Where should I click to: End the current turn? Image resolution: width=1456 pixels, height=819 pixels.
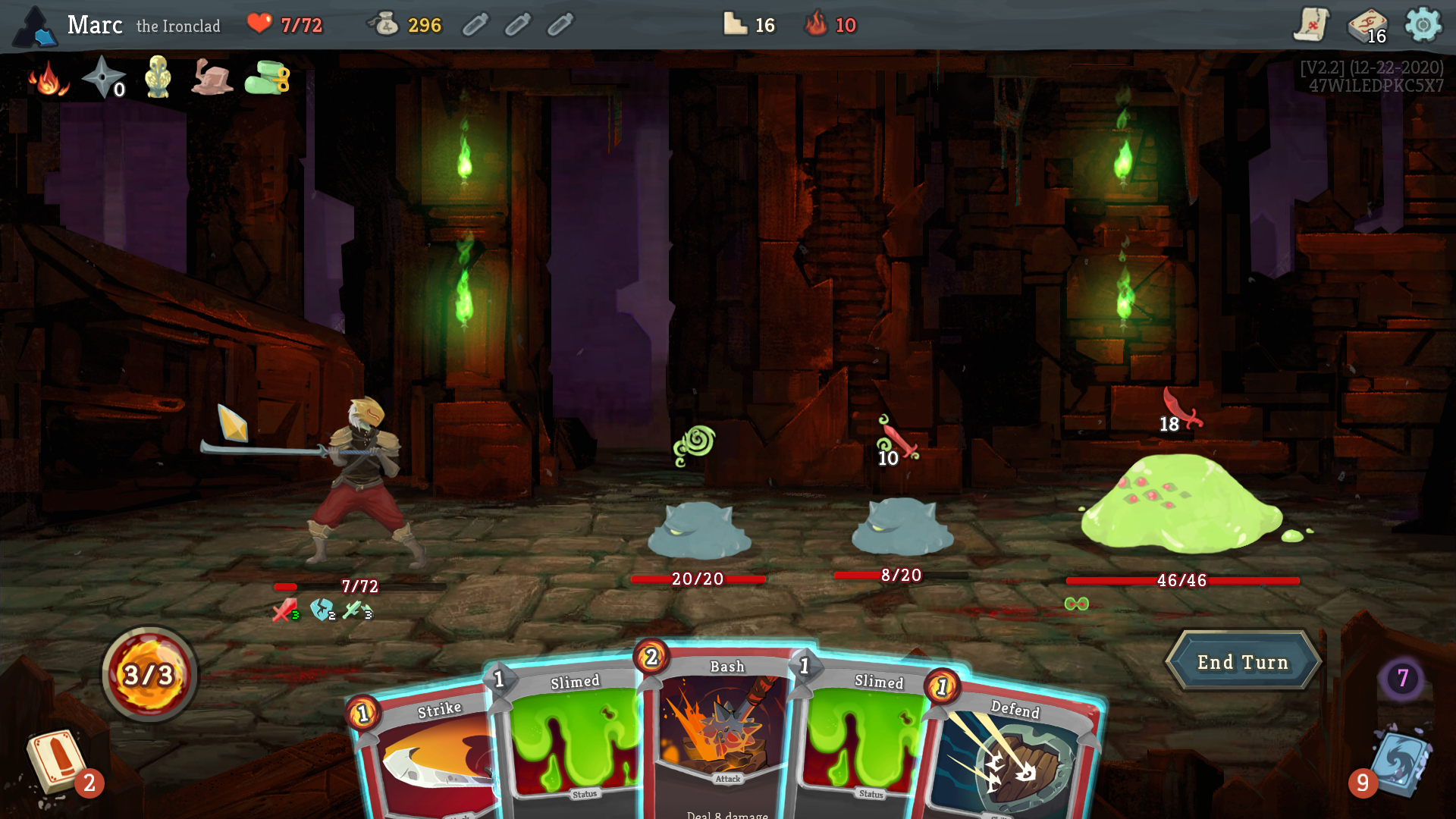coord(1243,662)
